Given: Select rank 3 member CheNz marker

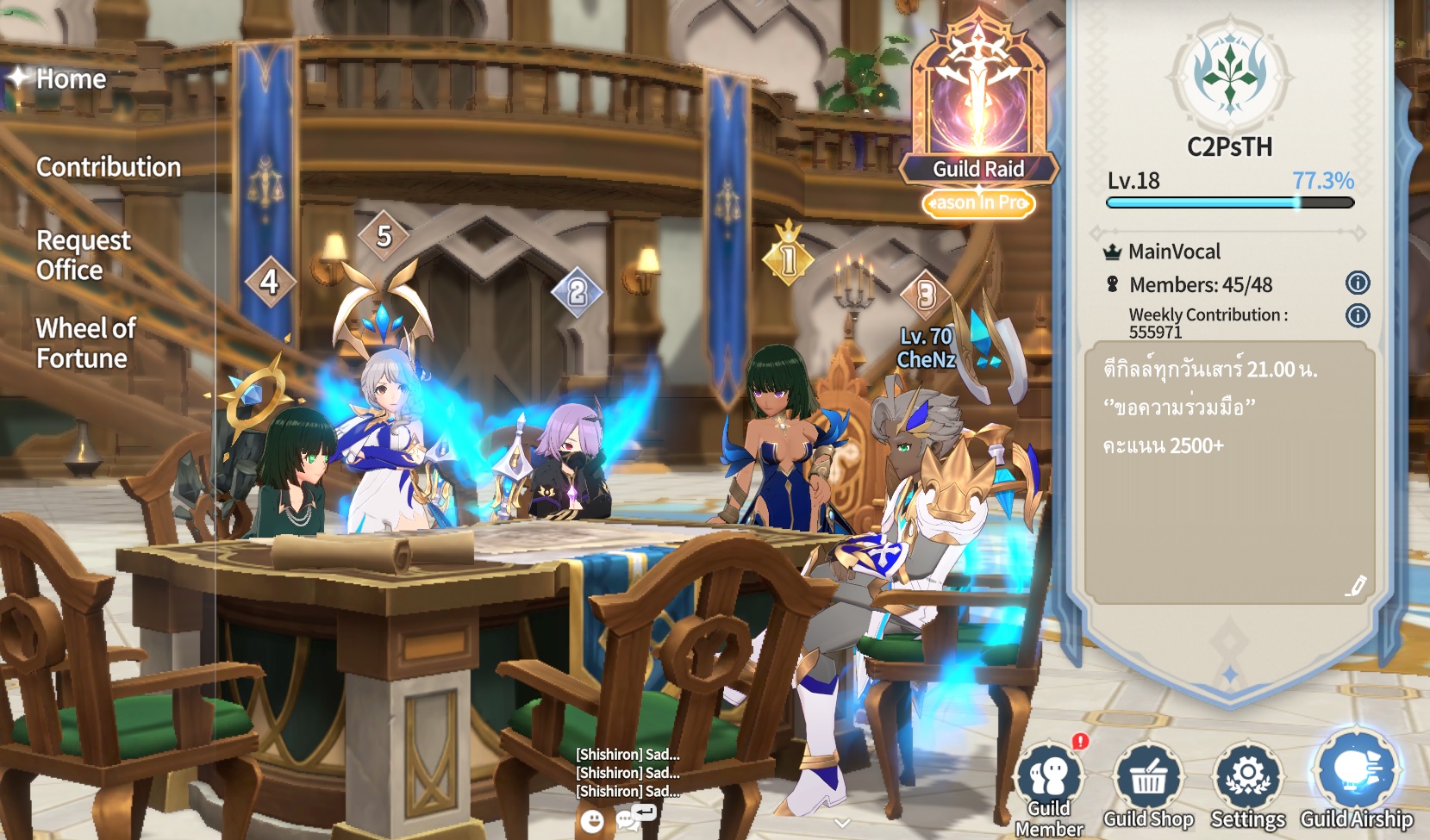Looking at the screenshot, I should pos(926,296).
